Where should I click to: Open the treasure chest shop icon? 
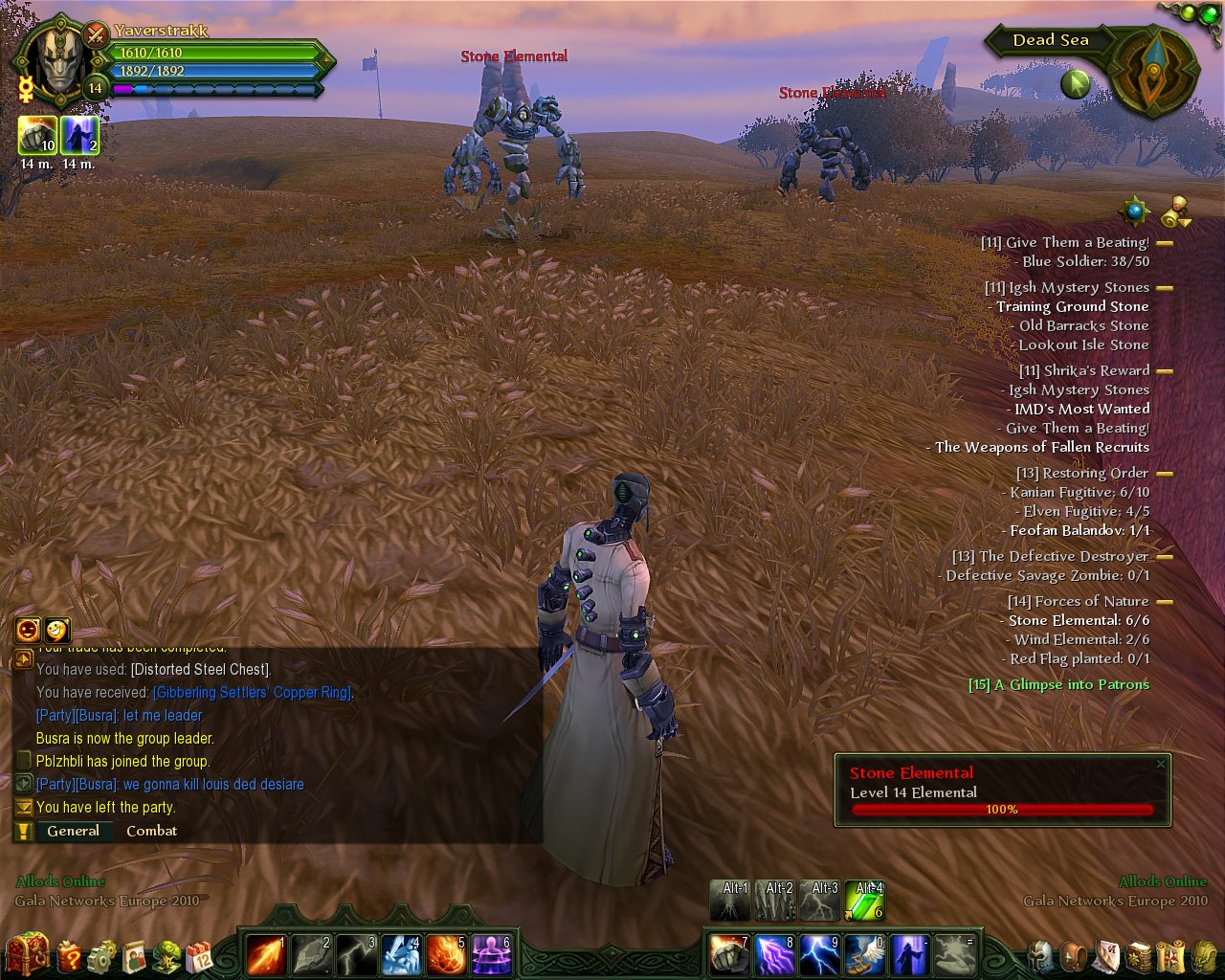point(27,954)
